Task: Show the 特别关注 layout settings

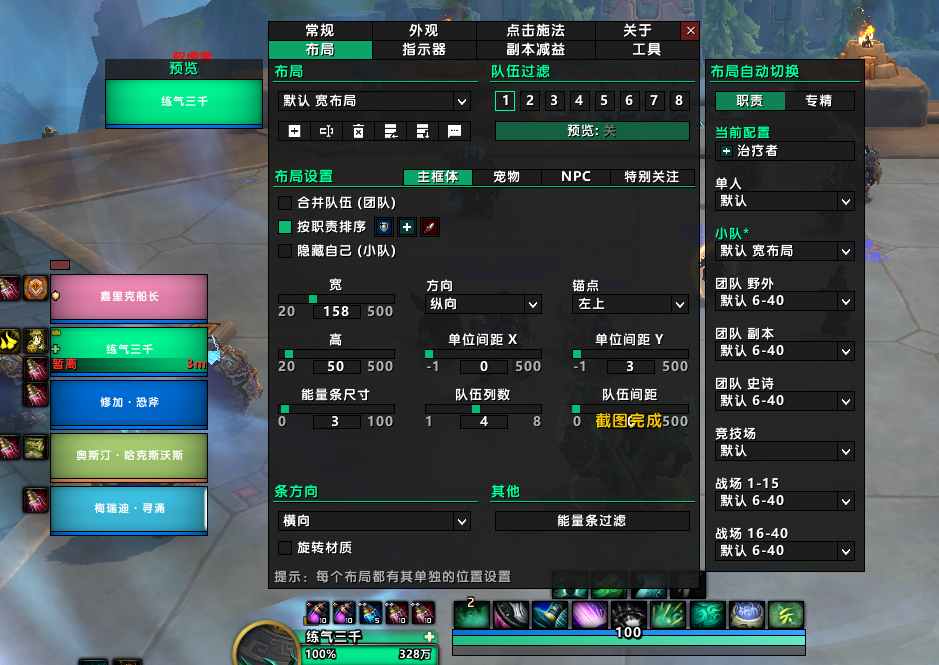Action: tap(652, 177)
